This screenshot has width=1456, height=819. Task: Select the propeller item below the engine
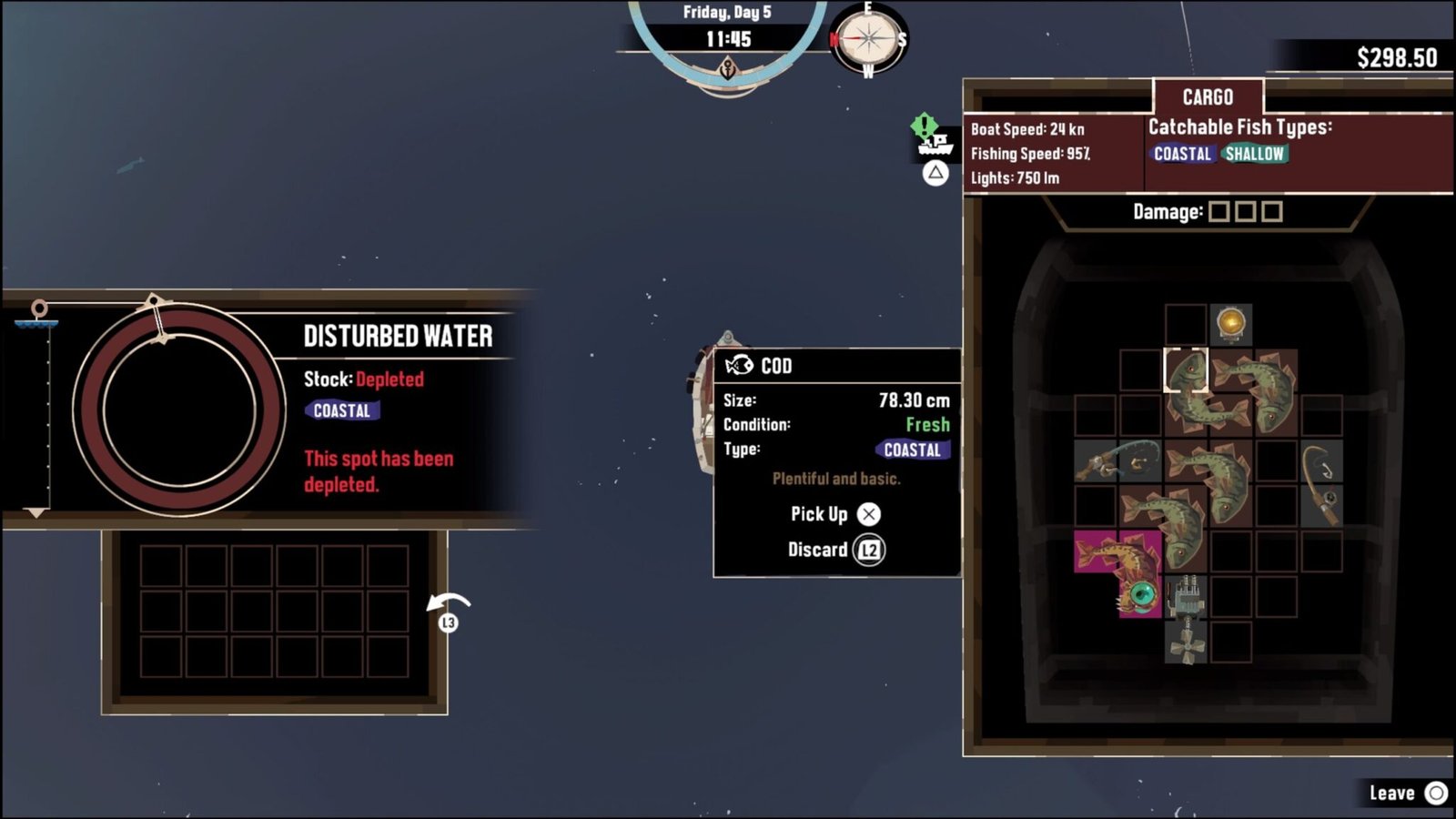[1188, 646]
